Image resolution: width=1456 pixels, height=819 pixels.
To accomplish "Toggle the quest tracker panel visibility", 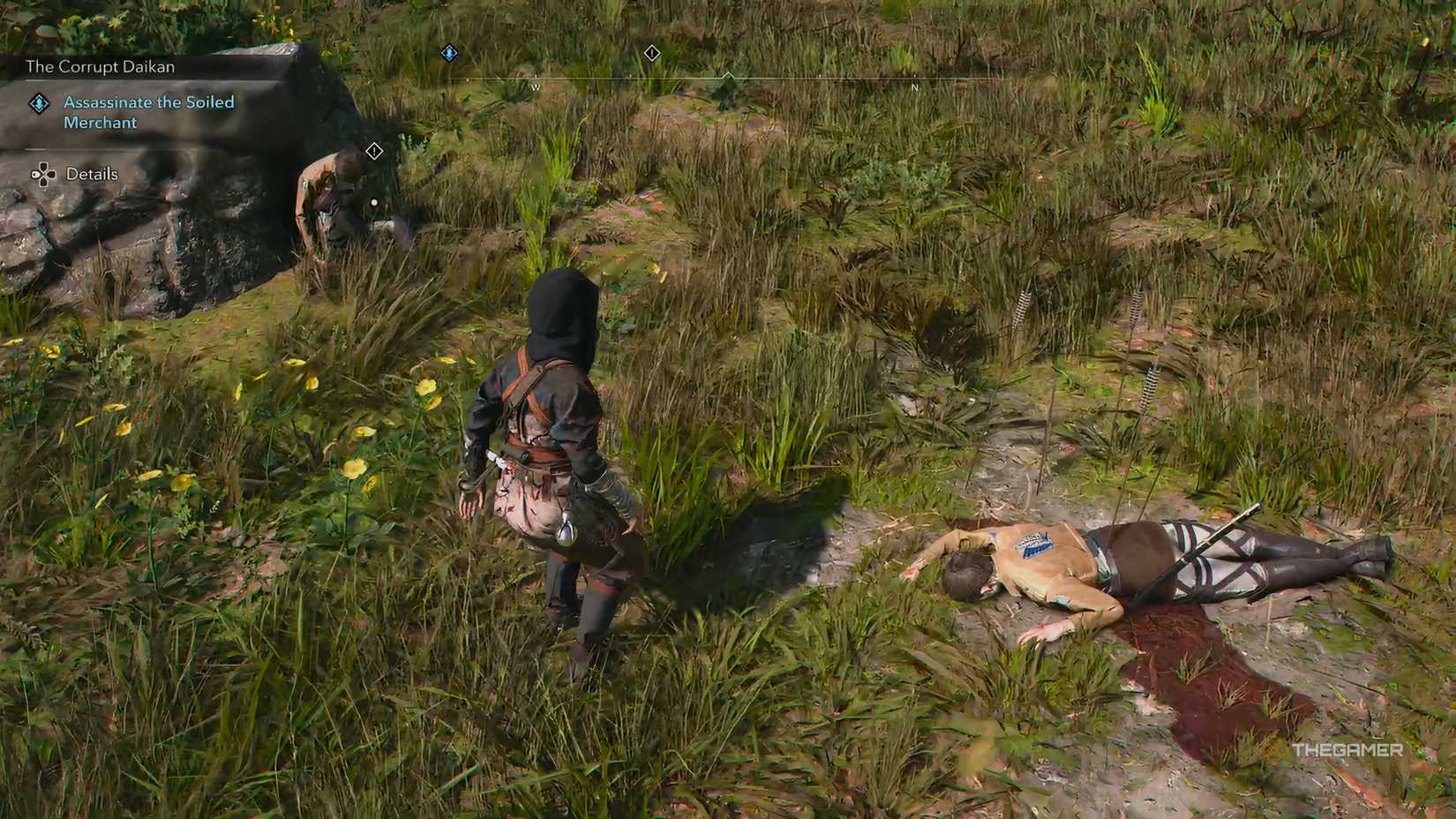I will (100, 66).
